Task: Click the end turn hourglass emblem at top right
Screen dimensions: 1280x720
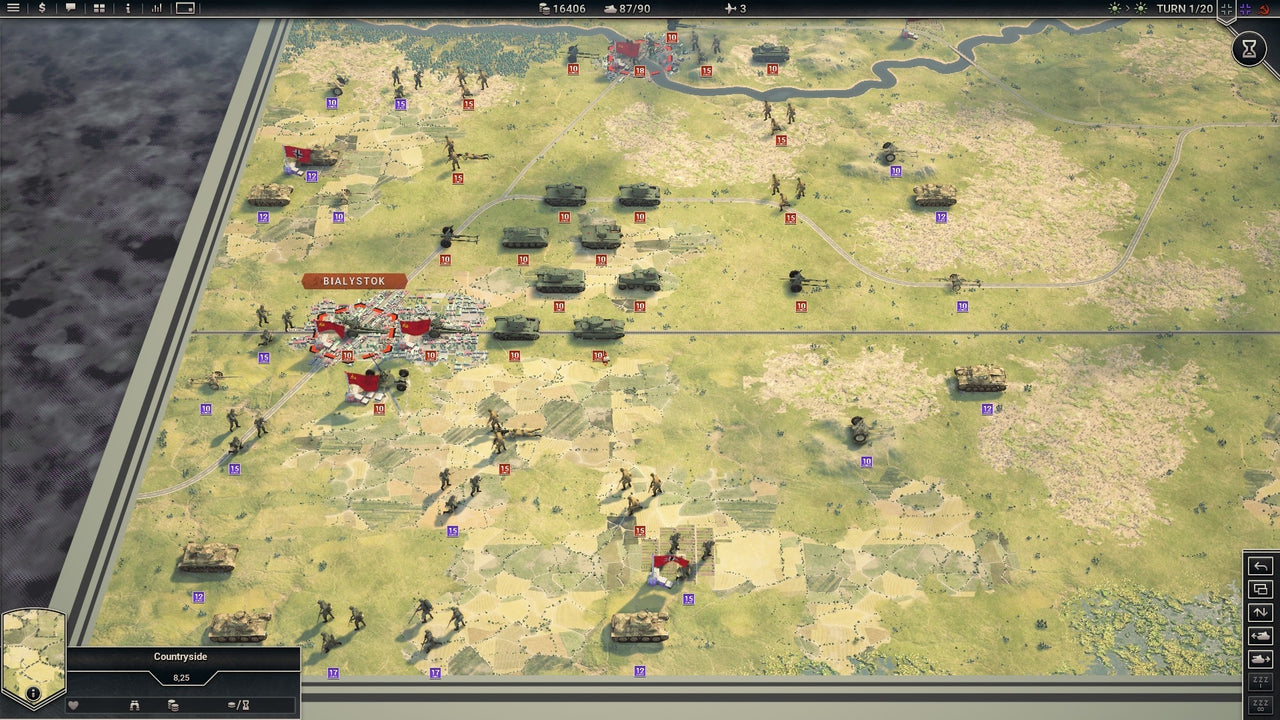Action: (1248, 48)
